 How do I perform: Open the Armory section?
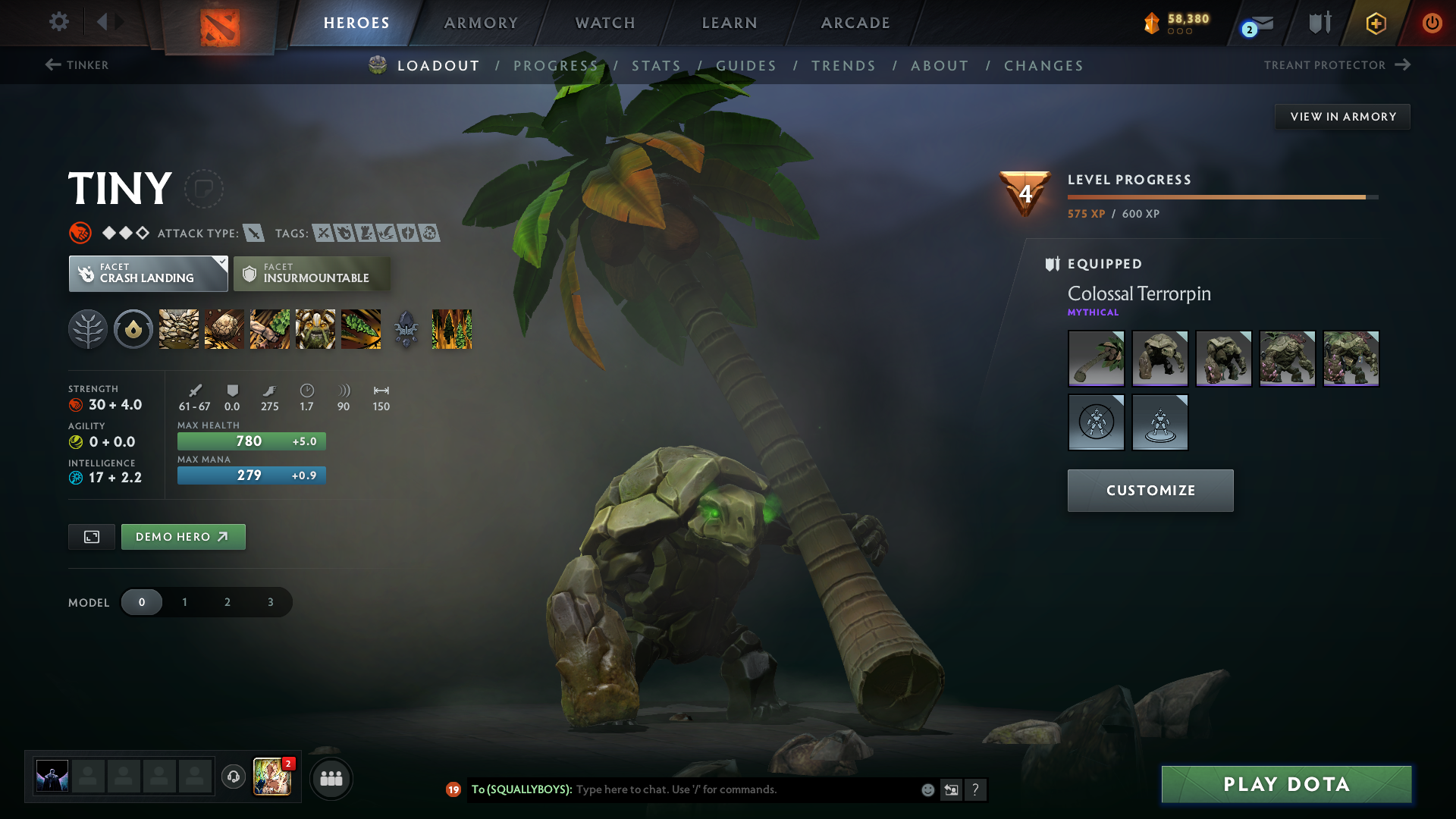[x=480, y=23]
